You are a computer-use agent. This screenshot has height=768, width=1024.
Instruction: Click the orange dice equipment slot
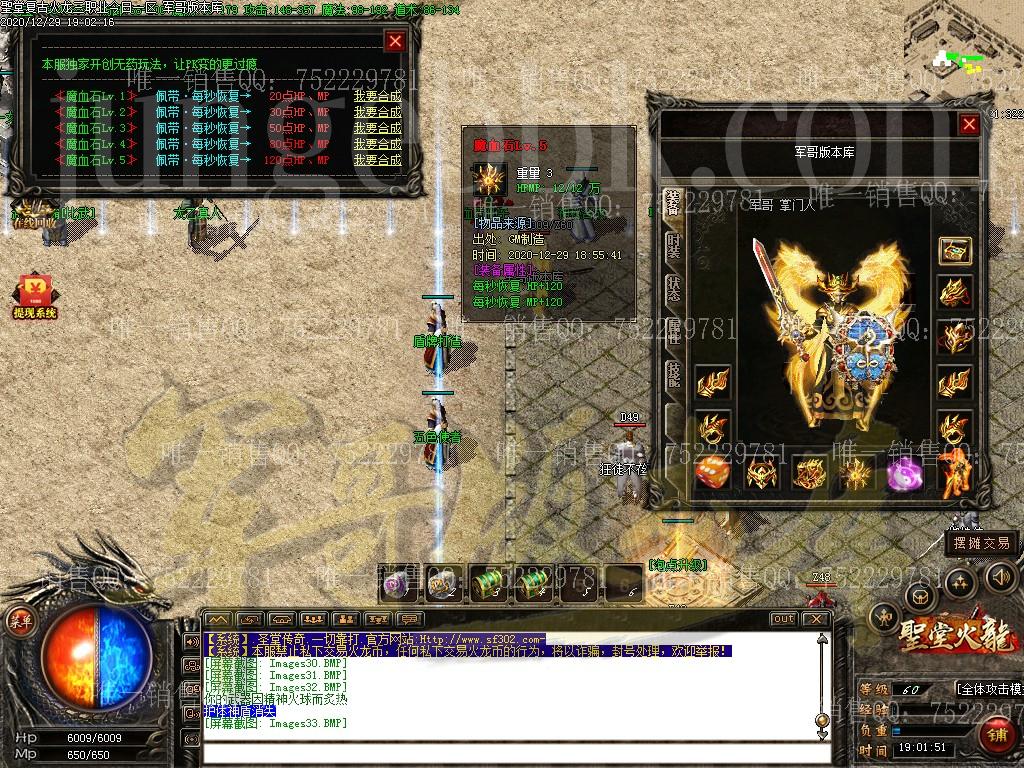711,473
